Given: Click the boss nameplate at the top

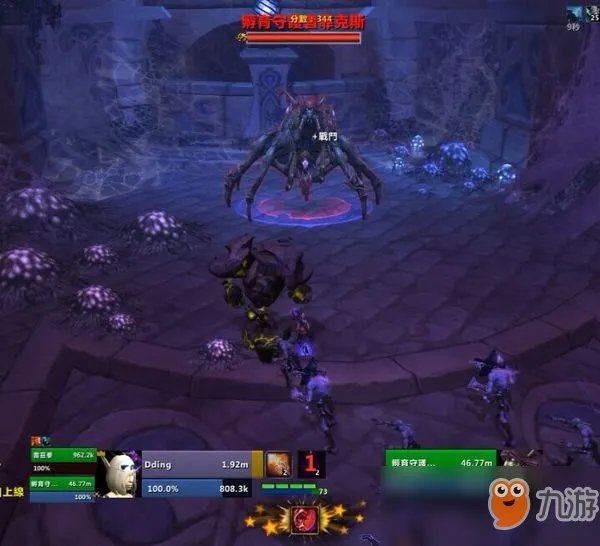Looking at the screenshot, I should click(x=300, y=20).
